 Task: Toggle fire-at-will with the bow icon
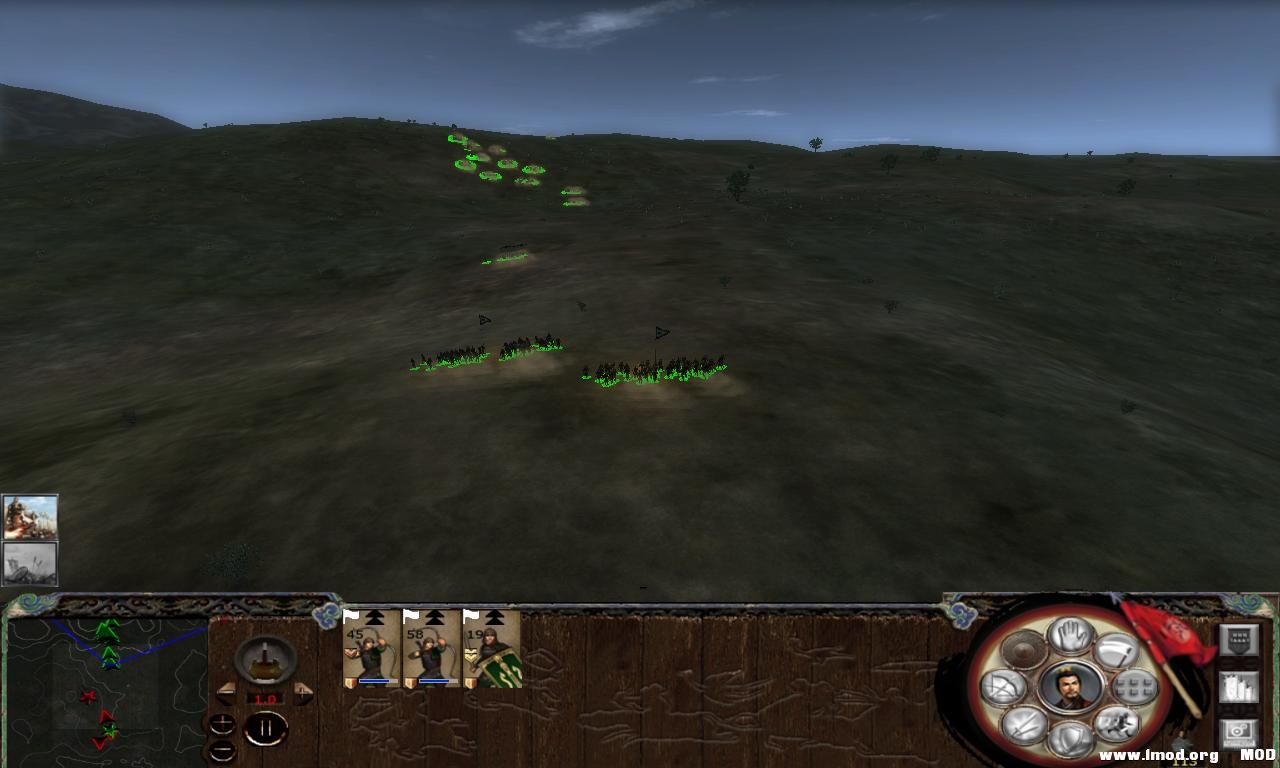point(1003,687)
